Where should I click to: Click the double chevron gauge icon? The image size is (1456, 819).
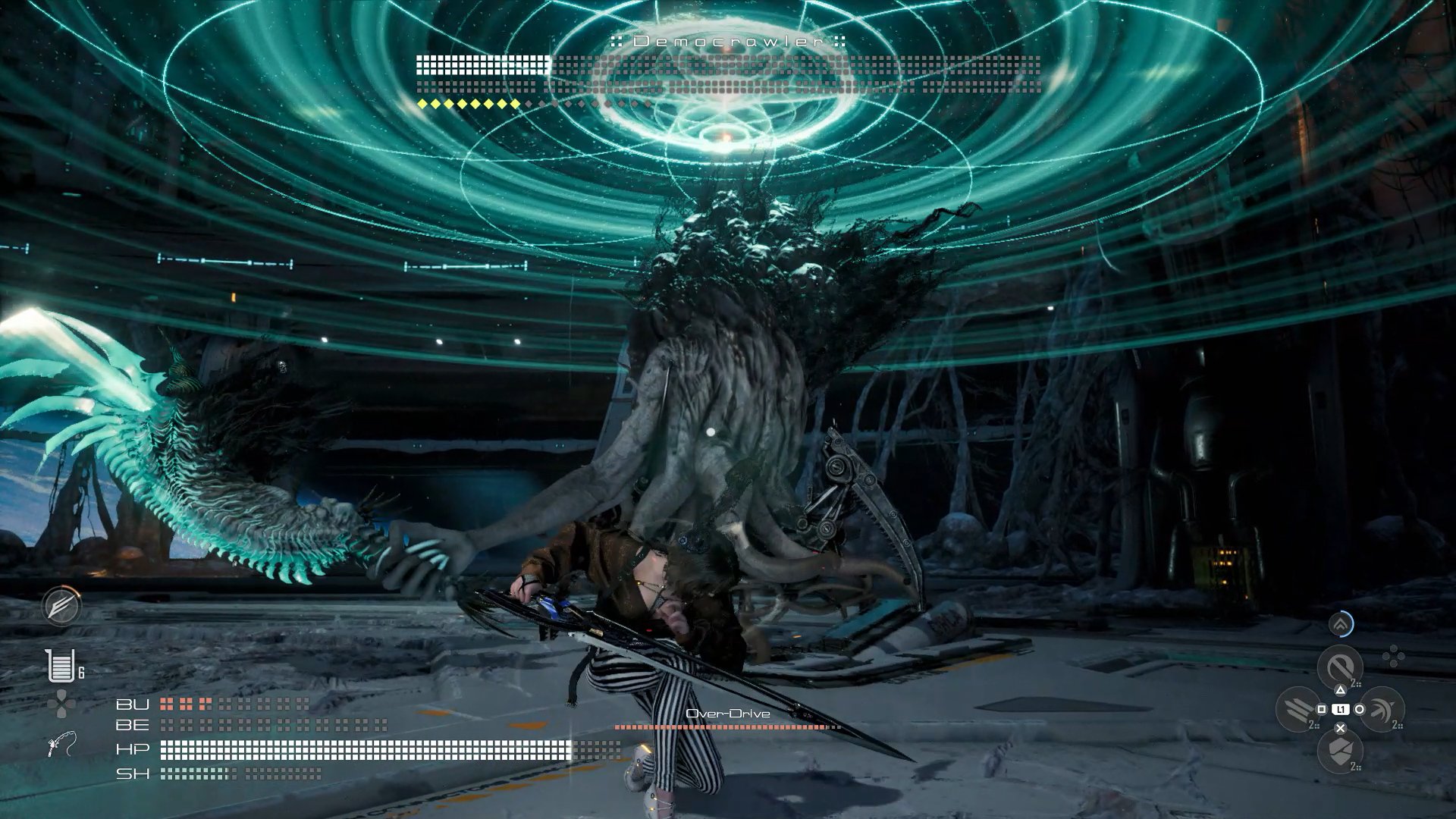(1341, 625)
